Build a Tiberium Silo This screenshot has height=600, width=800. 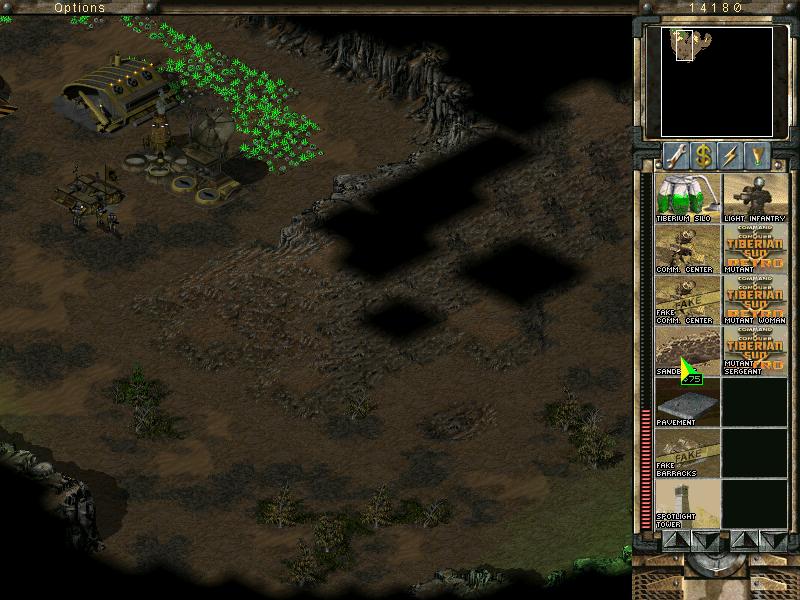687,197
